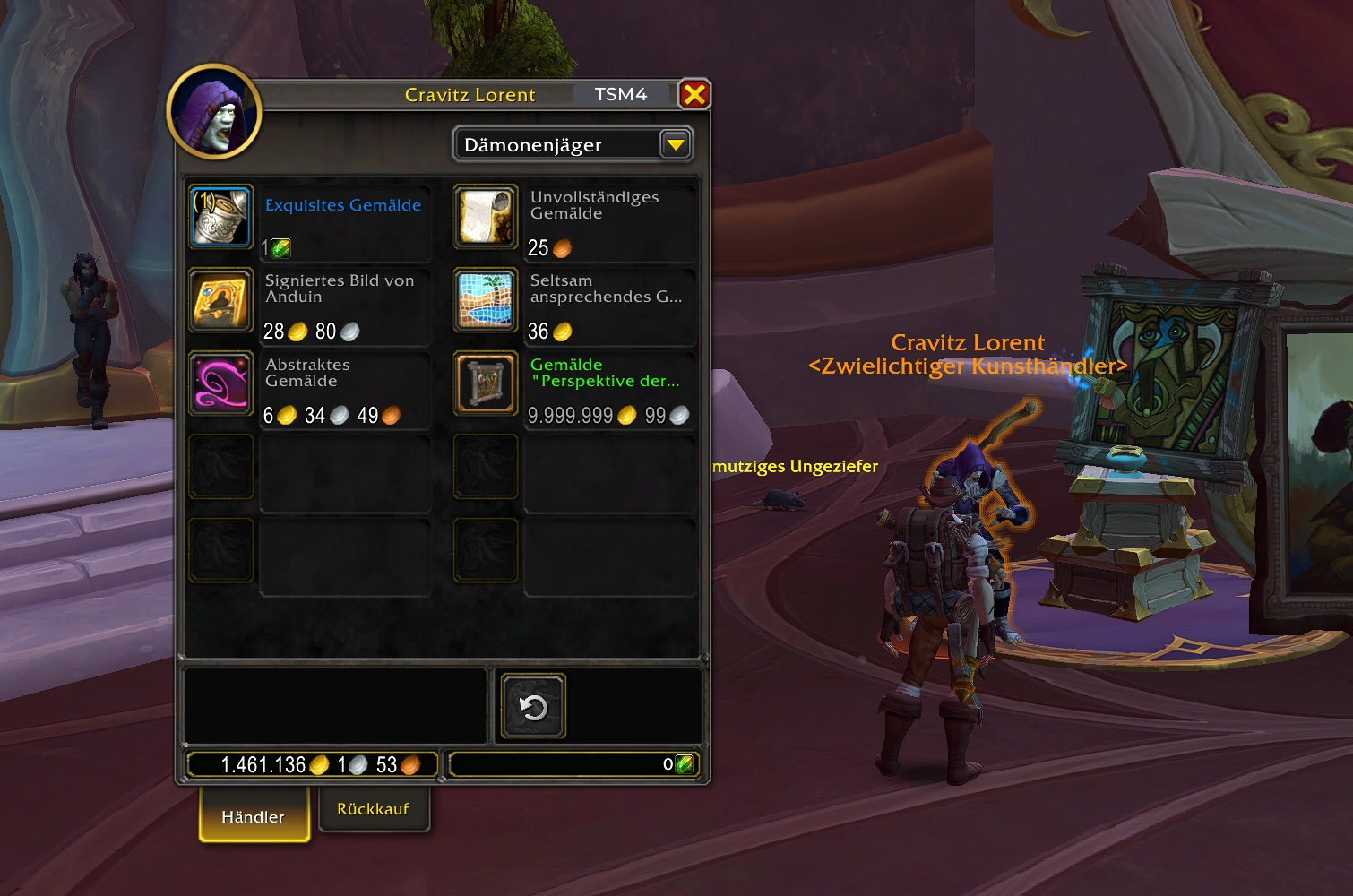This screenshot has width=1353, height=896.
Task: Click the Cravitz Lorent hooded portrait
Action: (214, 113)
